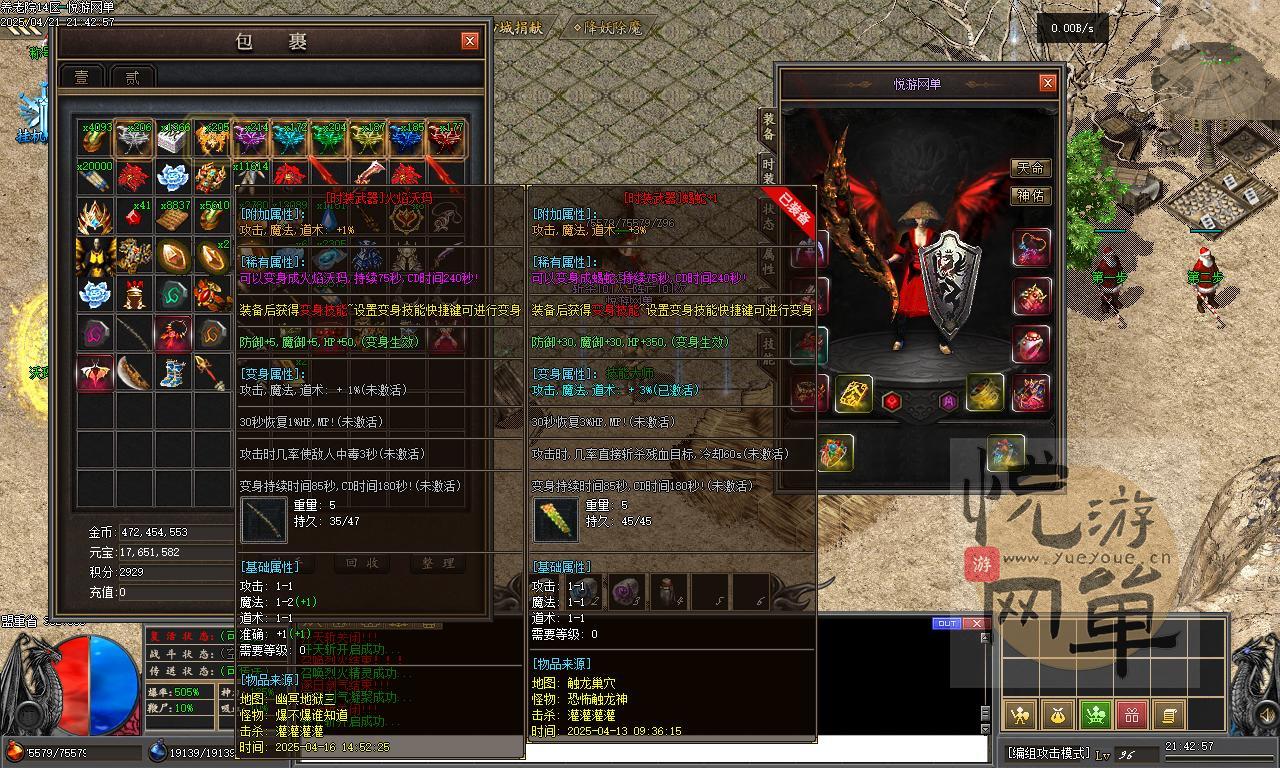Open bag via money pouch icon
This screenshot has height=768, width=1280.
point(1057,715)
